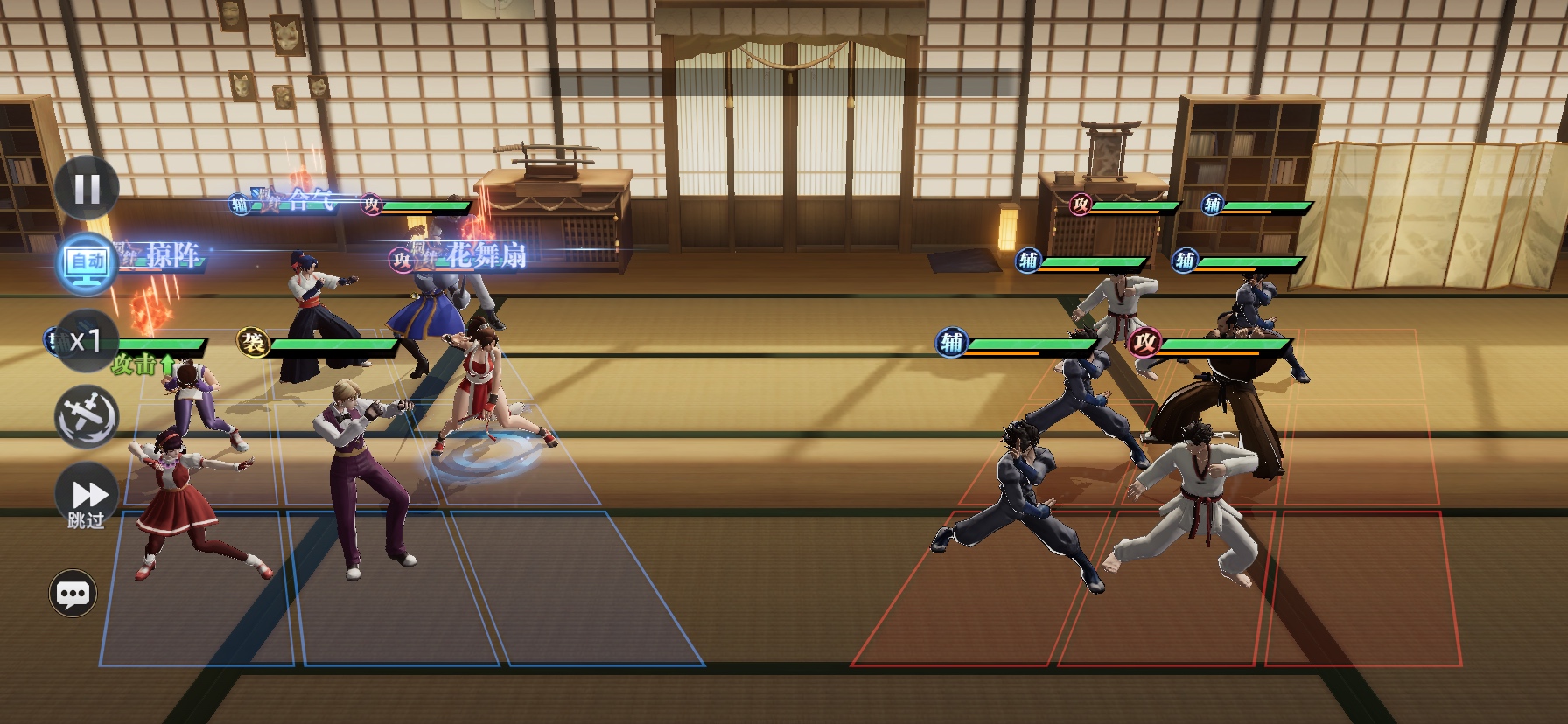This screenshot has width=1568, height=724.
Task: Pause the battle
Action: click(87, 188)
